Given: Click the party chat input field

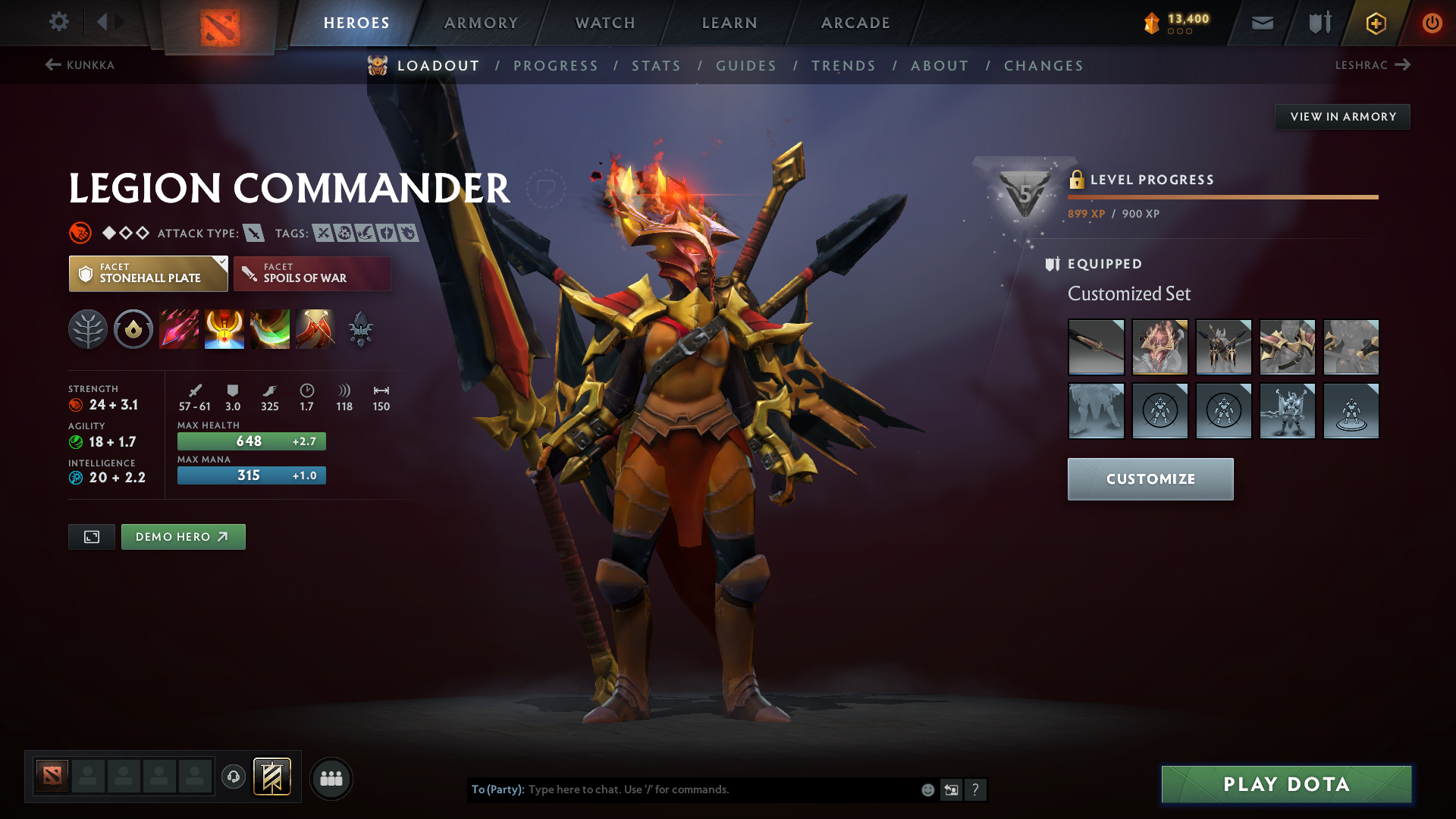Looking at the screenshot, I should click(720, 789).
